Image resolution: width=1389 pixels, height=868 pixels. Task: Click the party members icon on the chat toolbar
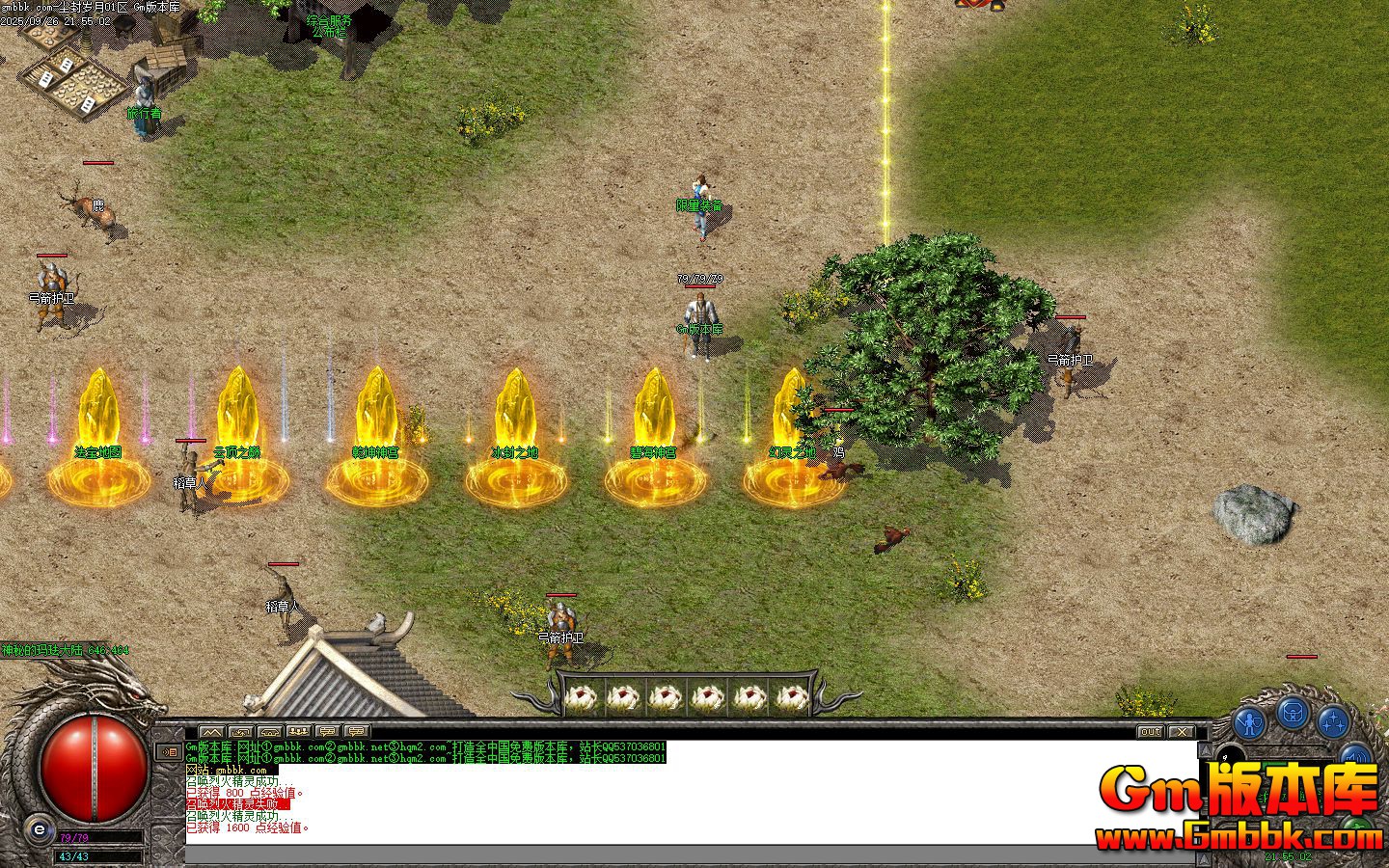click(x=298, y=730)
